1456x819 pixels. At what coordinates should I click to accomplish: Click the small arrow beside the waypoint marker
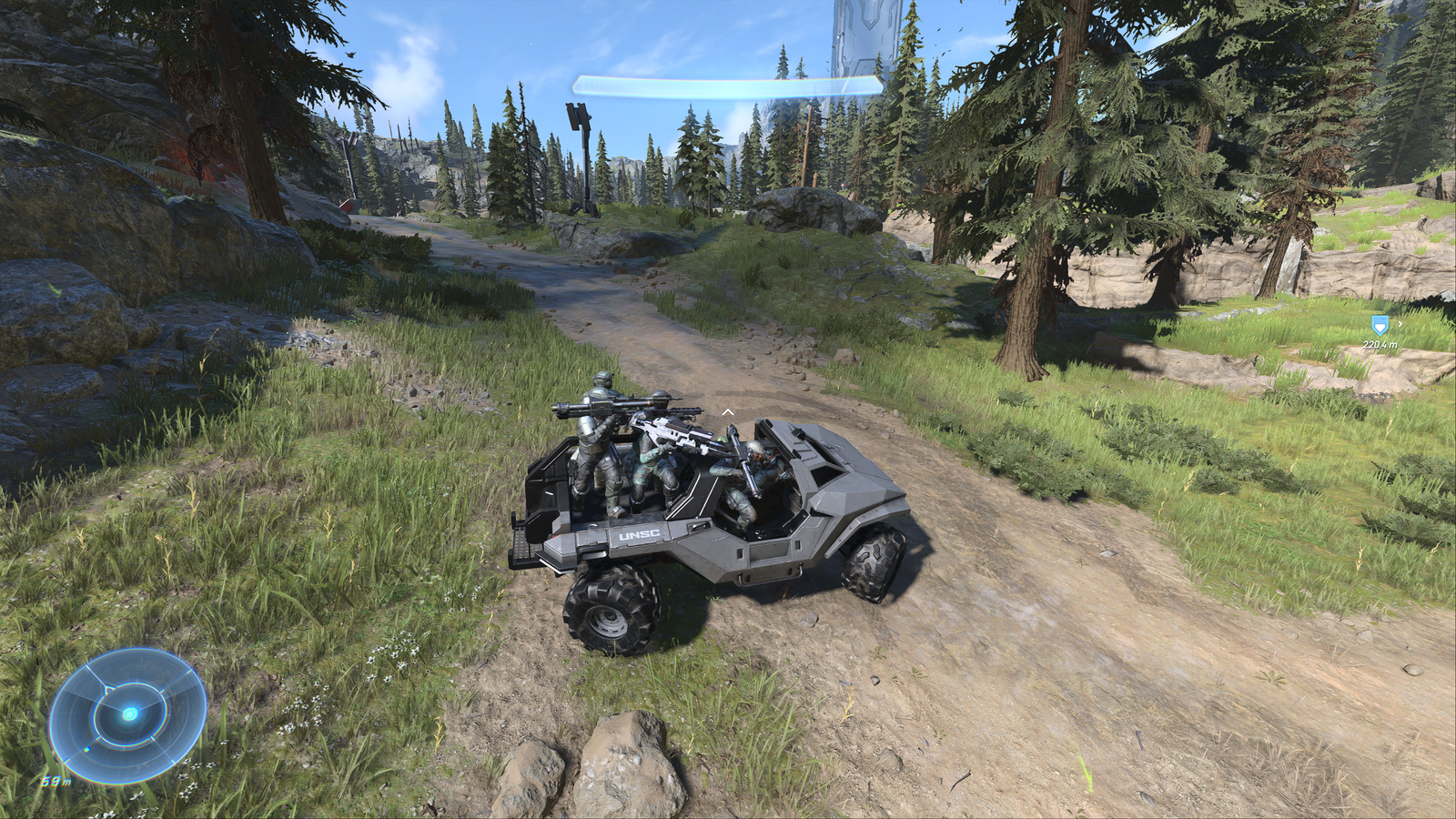[x=1400, y=323]
